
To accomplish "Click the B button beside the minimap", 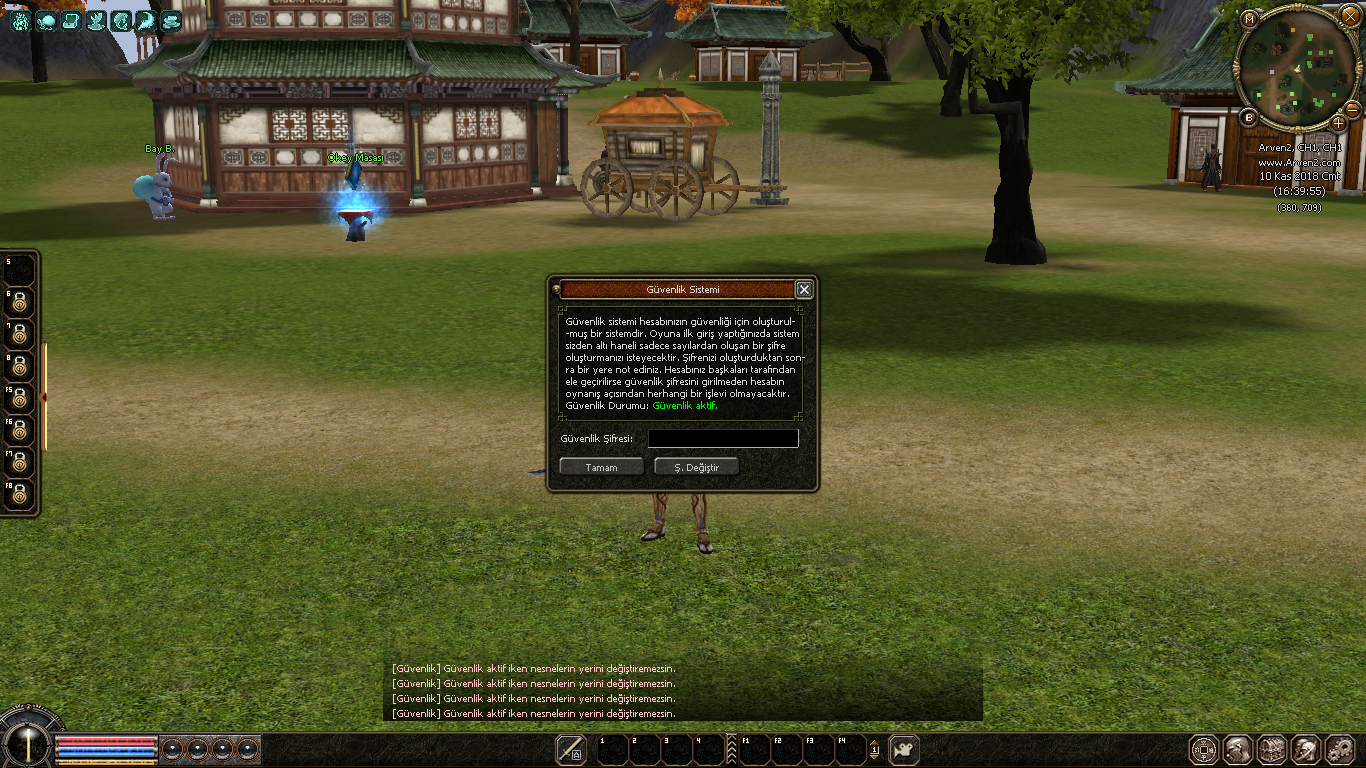I will [1248, 117].
